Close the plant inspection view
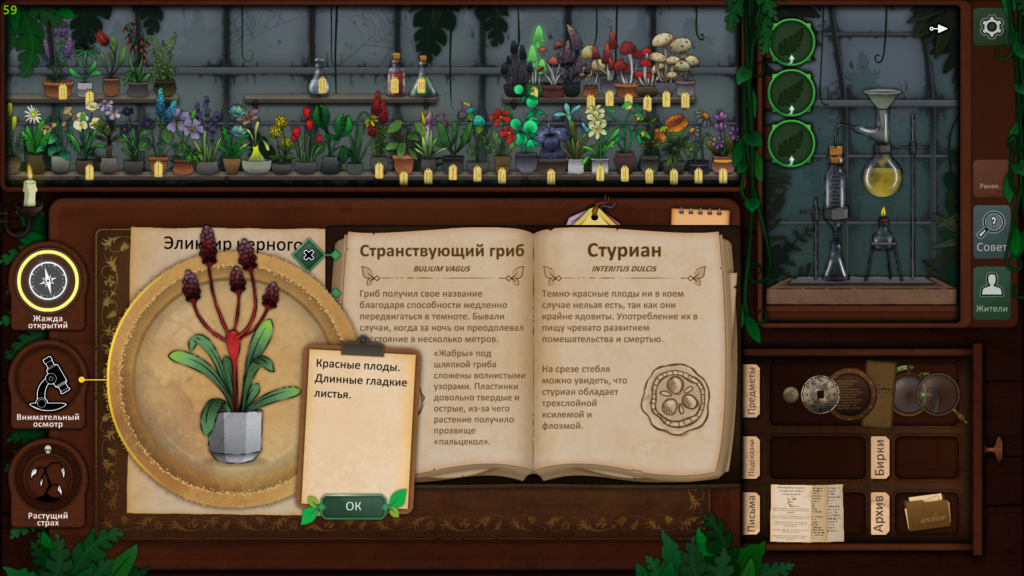This screenshot has height=576, width=1024. point(309,255)
